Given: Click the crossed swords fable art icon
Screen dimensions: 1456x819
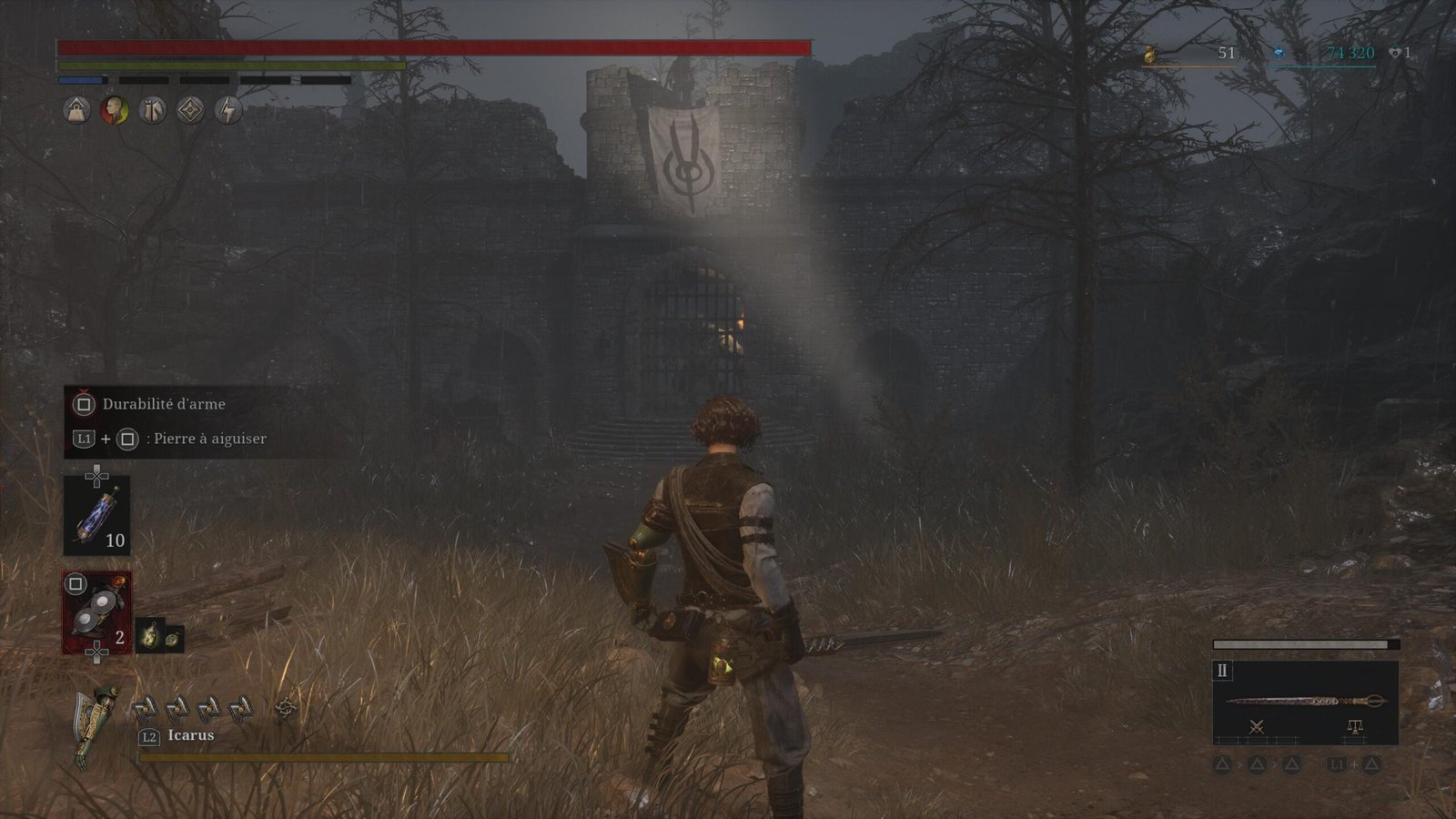Looking at the screenshot, I should pos(1257,726).
